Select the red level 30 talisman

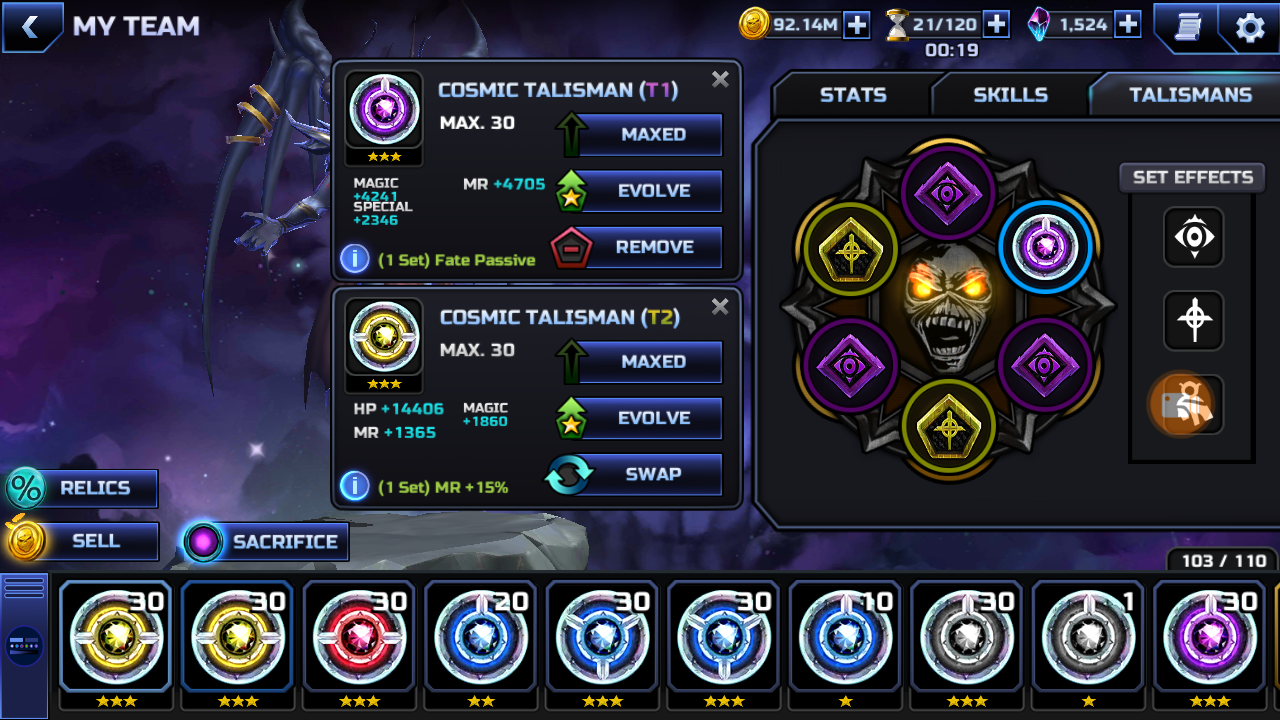point(359,636)
